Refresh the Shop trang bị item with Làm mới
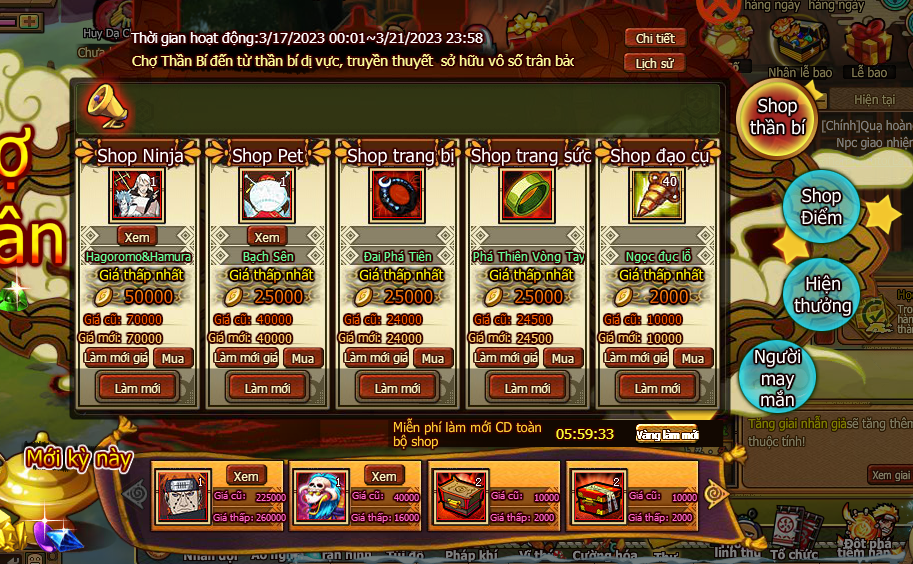This screenshot has height=564, width=913. click(397, 388)
